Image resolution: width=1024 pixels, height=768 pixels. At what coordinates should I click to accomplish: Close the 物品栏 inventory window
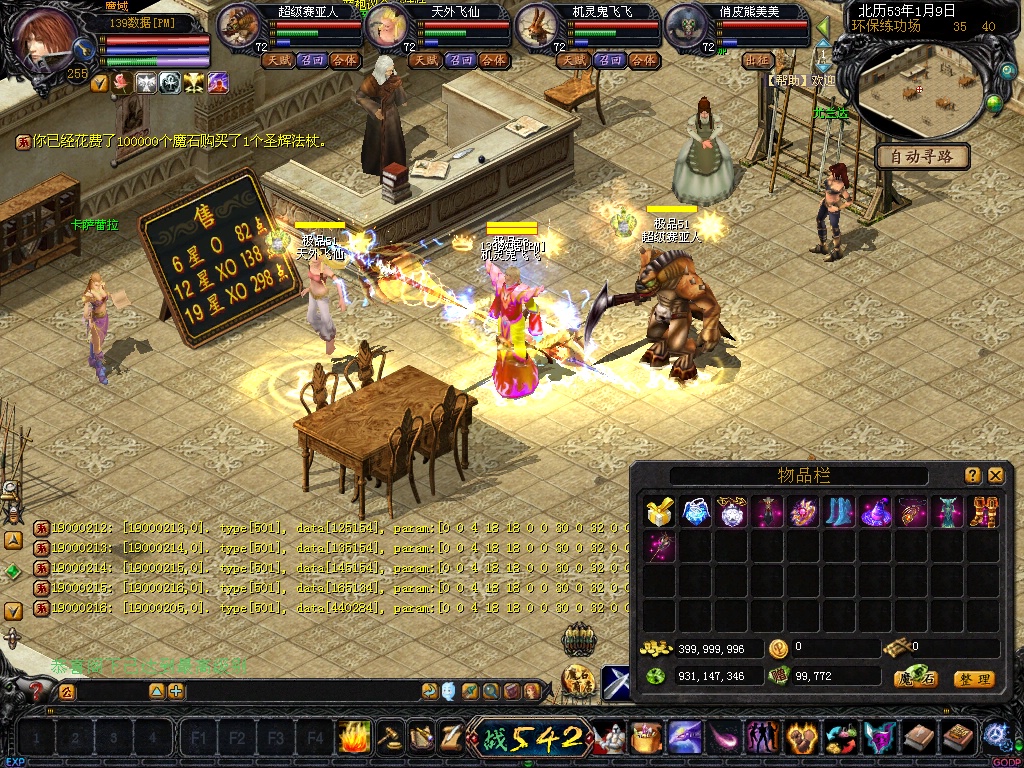coord(996,476)
